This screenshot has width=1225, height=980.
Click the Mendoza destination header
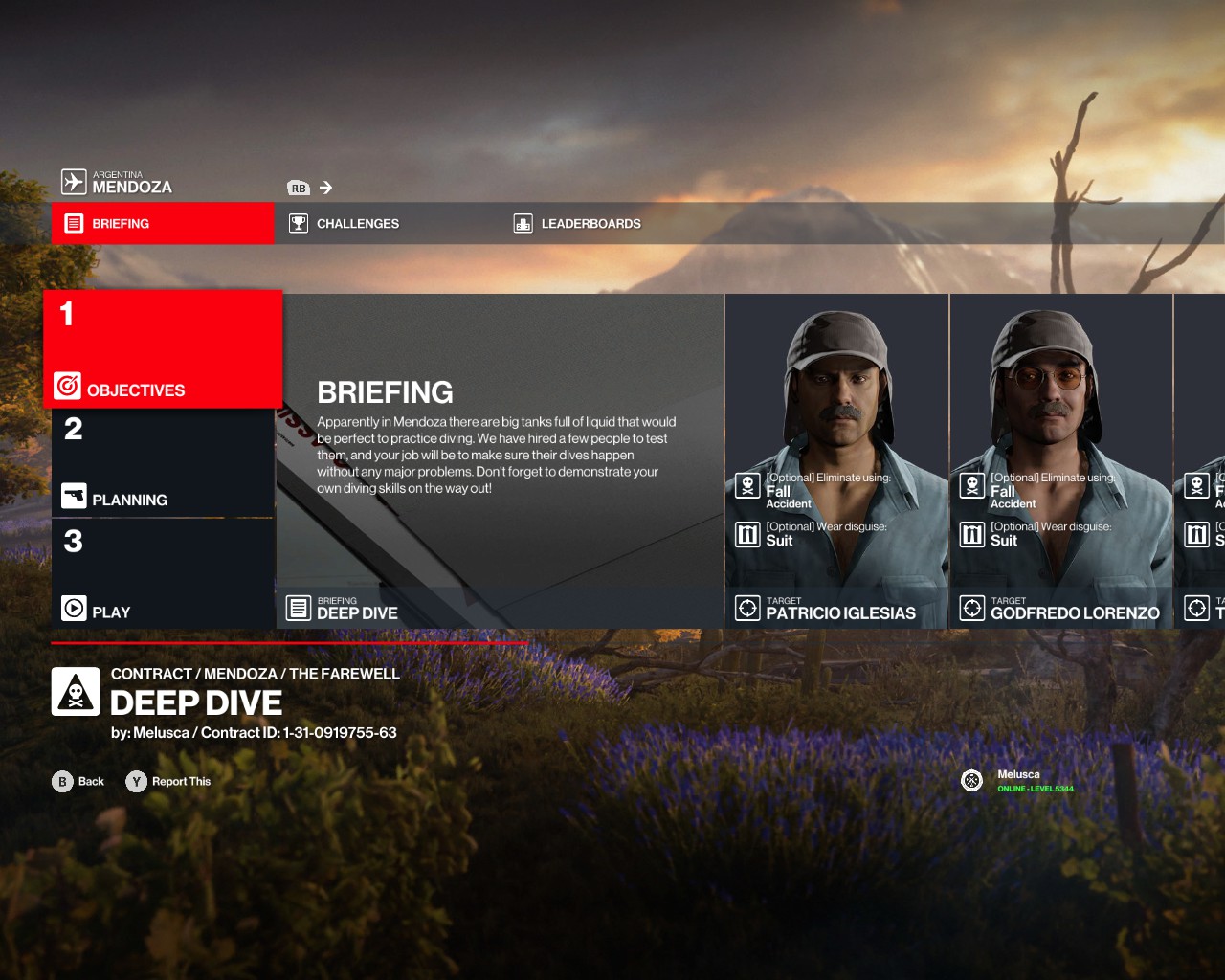118,182
